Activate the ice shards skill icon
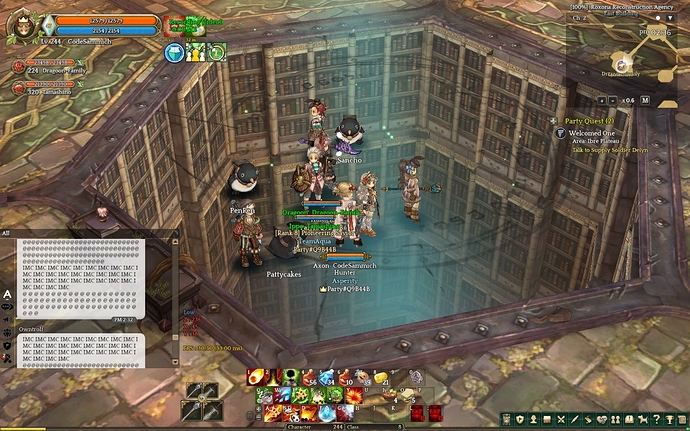 [x=283, y=395]
